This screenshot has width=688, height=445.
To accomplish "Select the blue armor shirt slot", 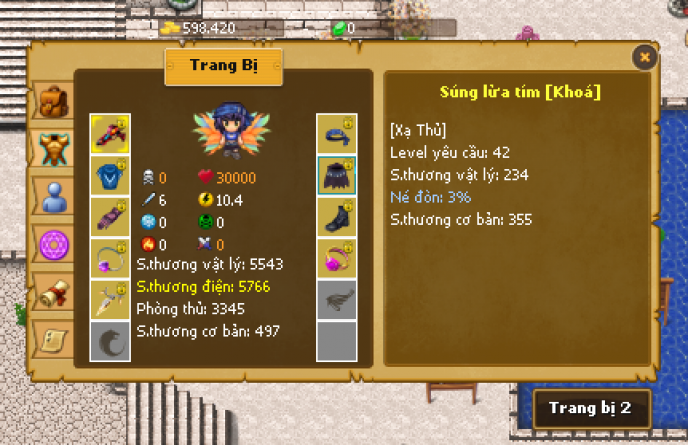I will [x=109, y=175].
